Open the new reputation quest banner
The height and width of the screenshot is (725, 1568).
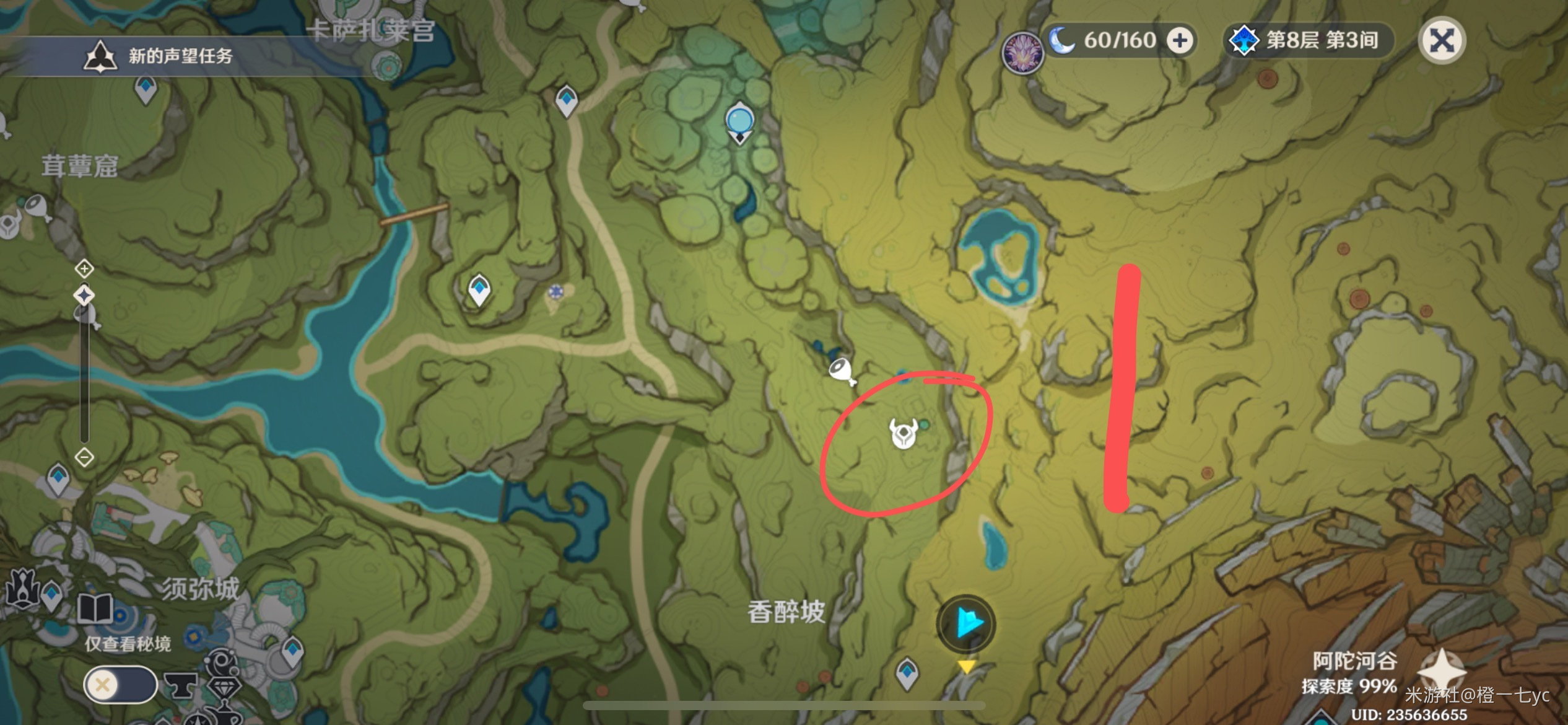click(180, 56)
